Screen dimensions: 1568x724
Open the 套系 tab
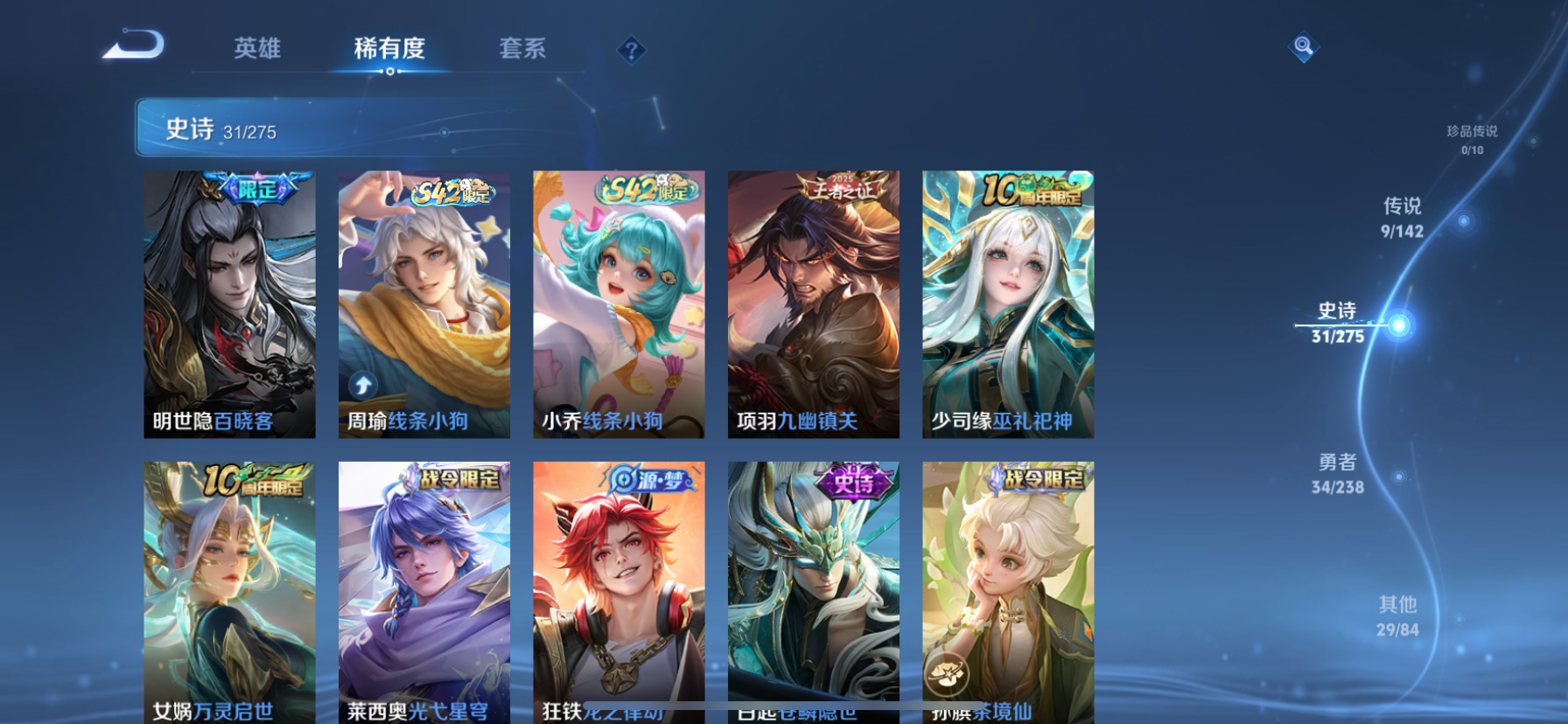[522, 48]
